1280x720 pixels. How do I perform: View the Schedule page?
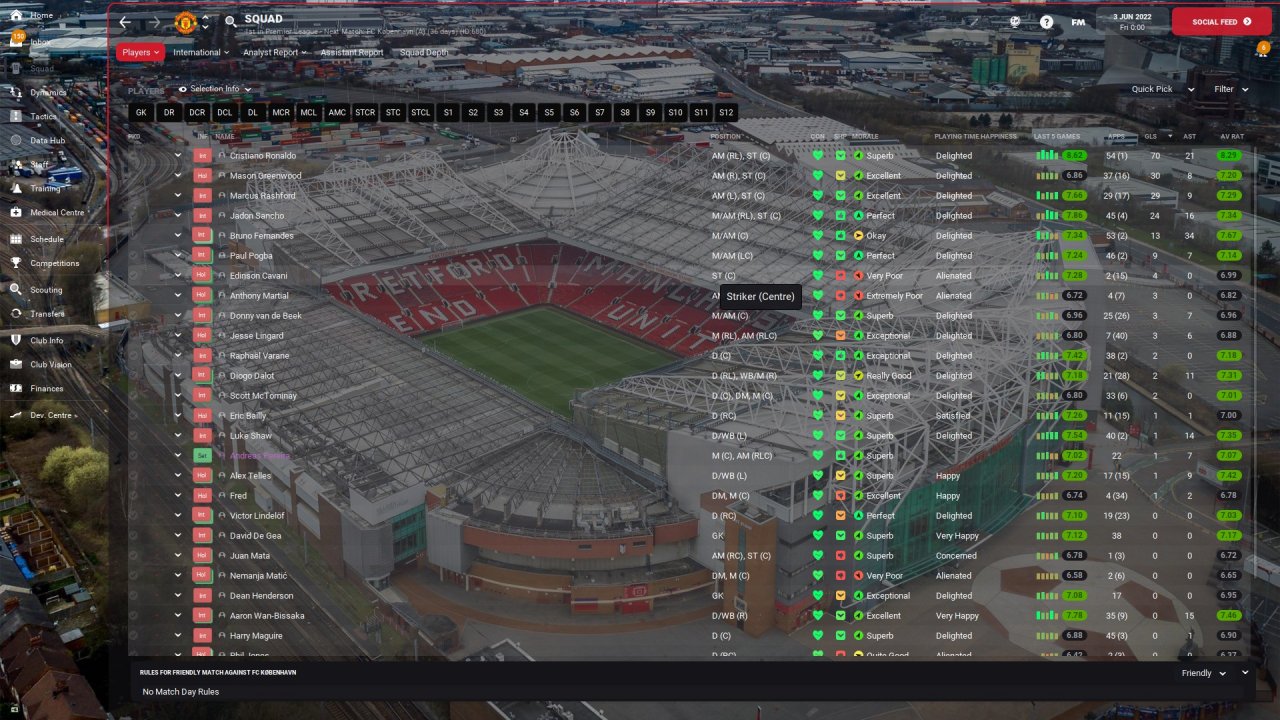46,240
